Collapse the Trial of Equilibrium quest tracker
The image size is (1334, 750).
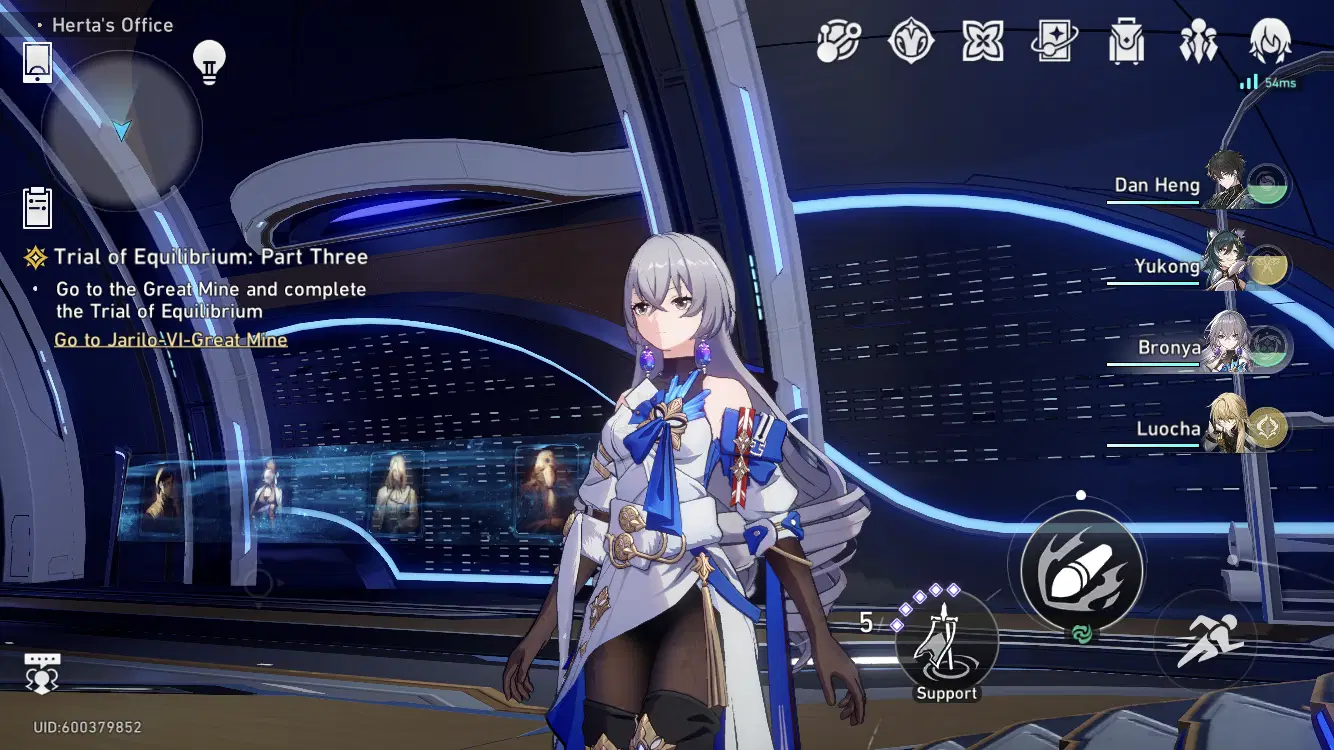click(x=37, y=256)
